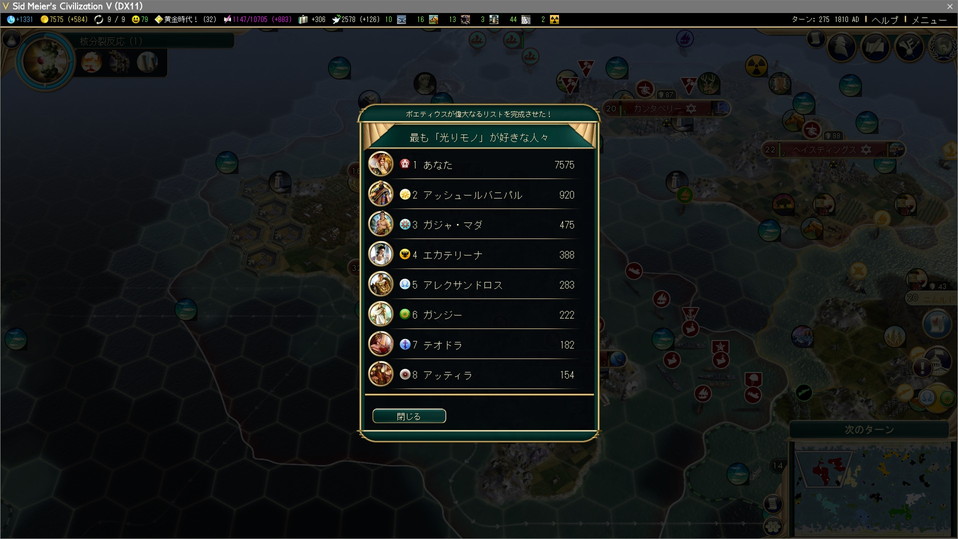Open the ヘルプ help menu
Image resolution: width=958 pixels, height=539 pixels.
[x=884, y=20]
